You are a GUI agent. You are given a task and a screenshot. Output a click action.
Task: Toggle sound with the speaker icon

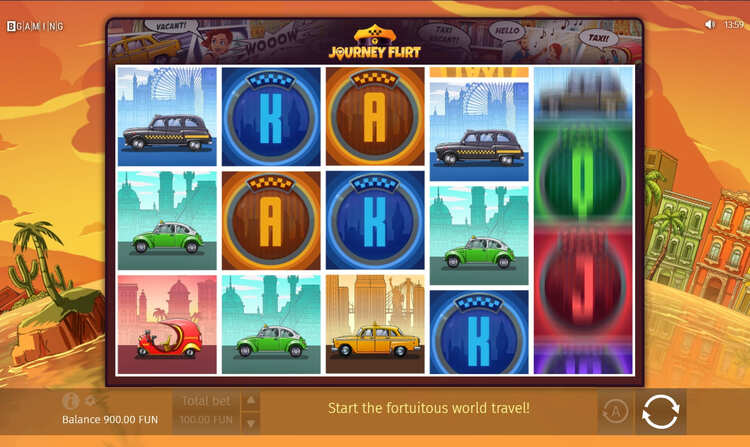click(x=710, y=24)
